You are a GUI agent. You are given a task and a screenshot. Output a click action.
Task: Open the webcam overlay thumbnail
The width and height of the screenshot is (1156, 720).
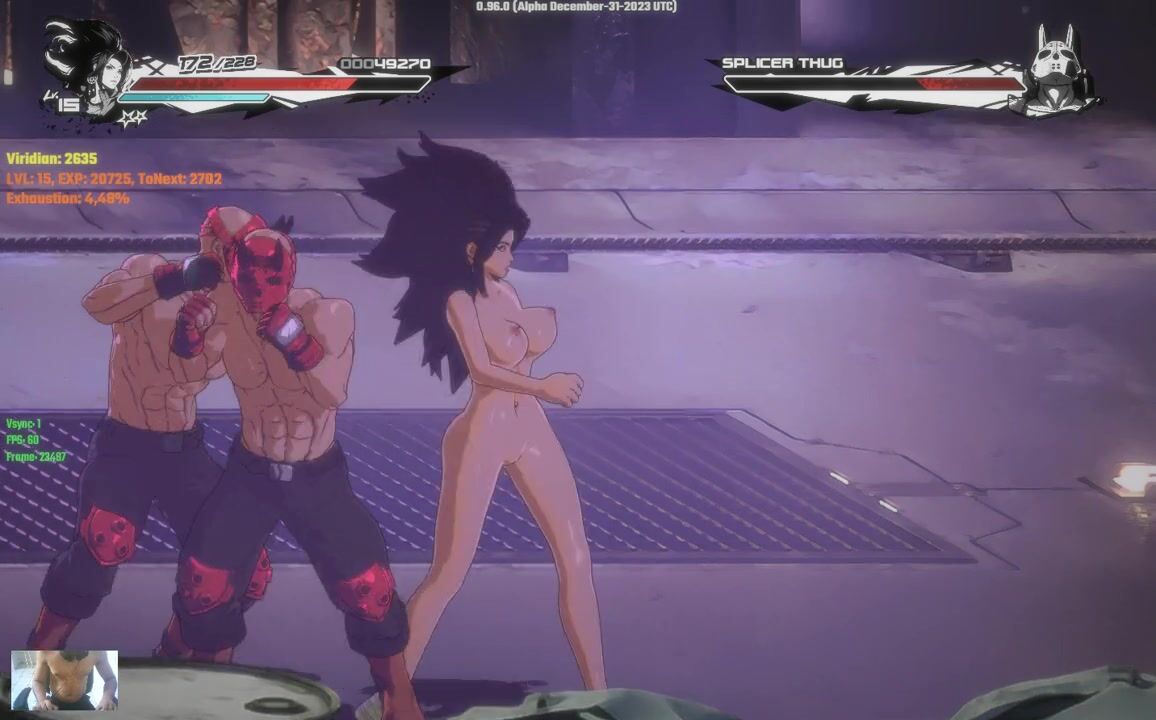pos(64,680)
